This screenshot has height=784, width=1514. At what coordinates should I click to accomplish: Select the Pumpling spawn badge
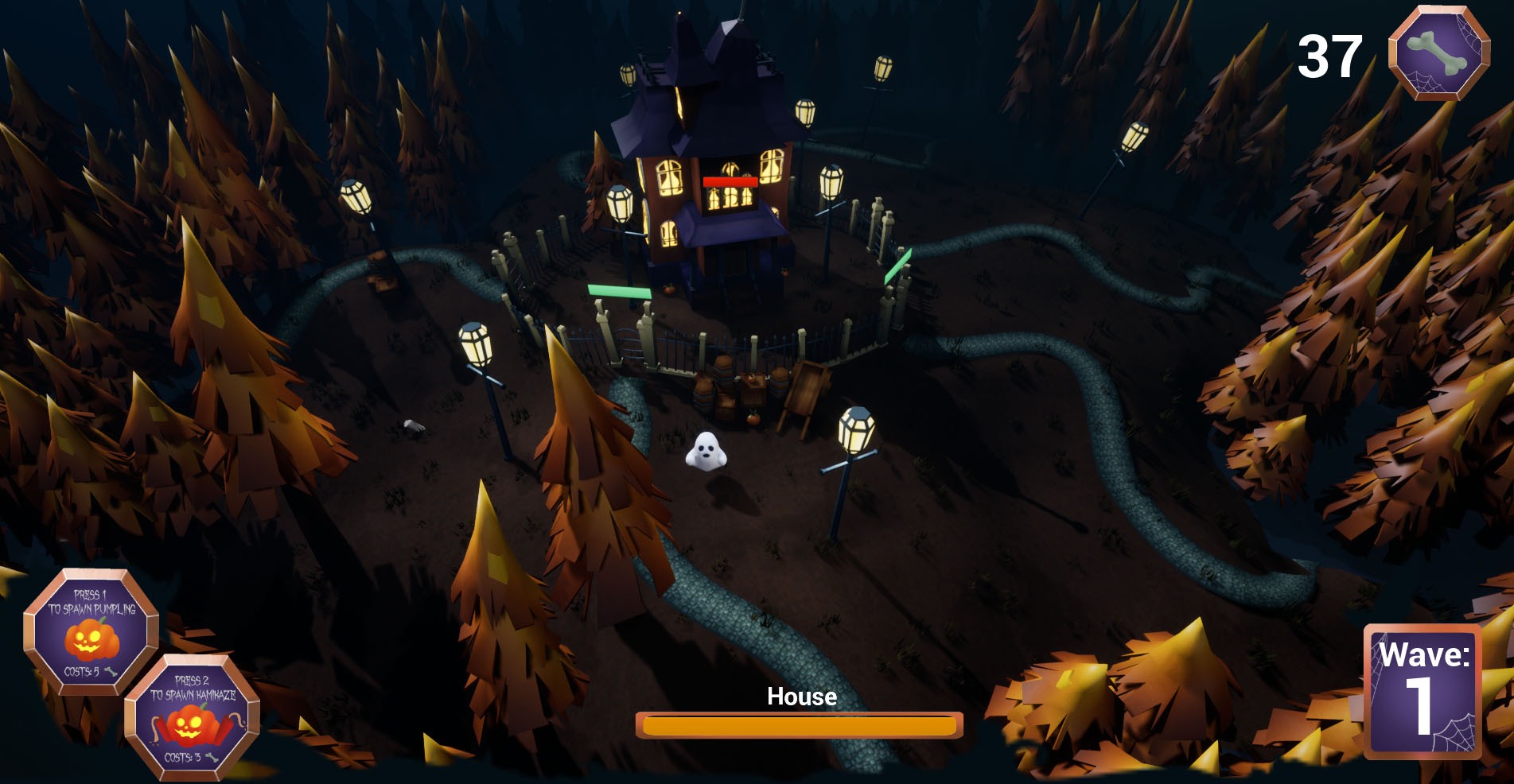pyautogui.click(x=91, y=633)
